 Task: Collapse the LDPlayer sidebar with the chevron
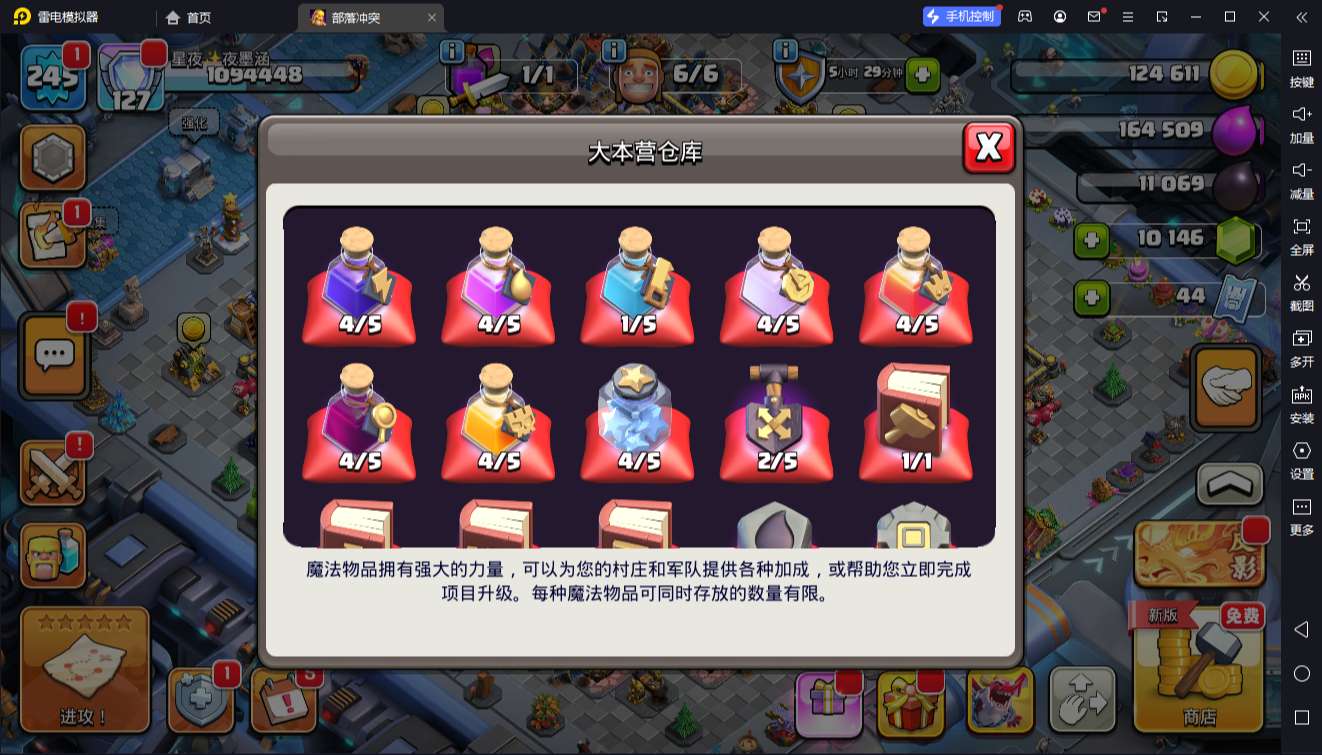tap(1301, 17)
